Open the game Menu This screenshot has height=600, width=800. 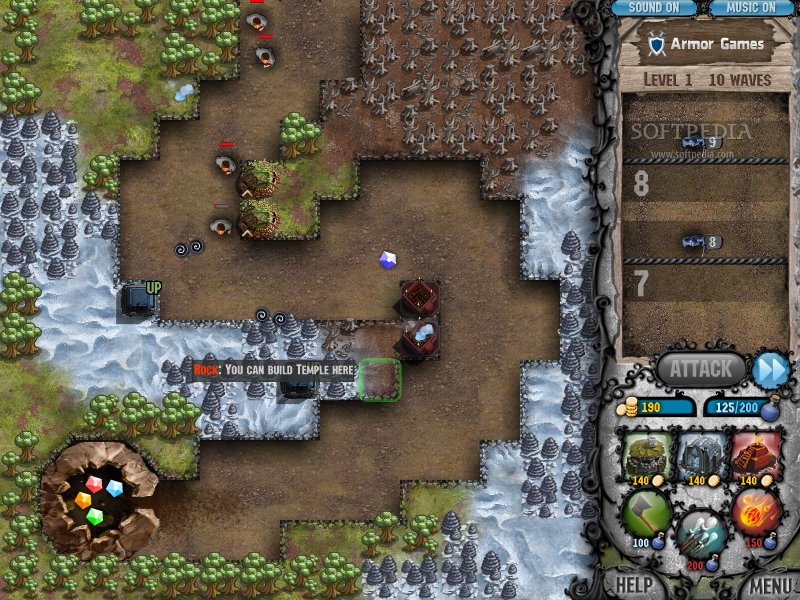coord(770,585)
